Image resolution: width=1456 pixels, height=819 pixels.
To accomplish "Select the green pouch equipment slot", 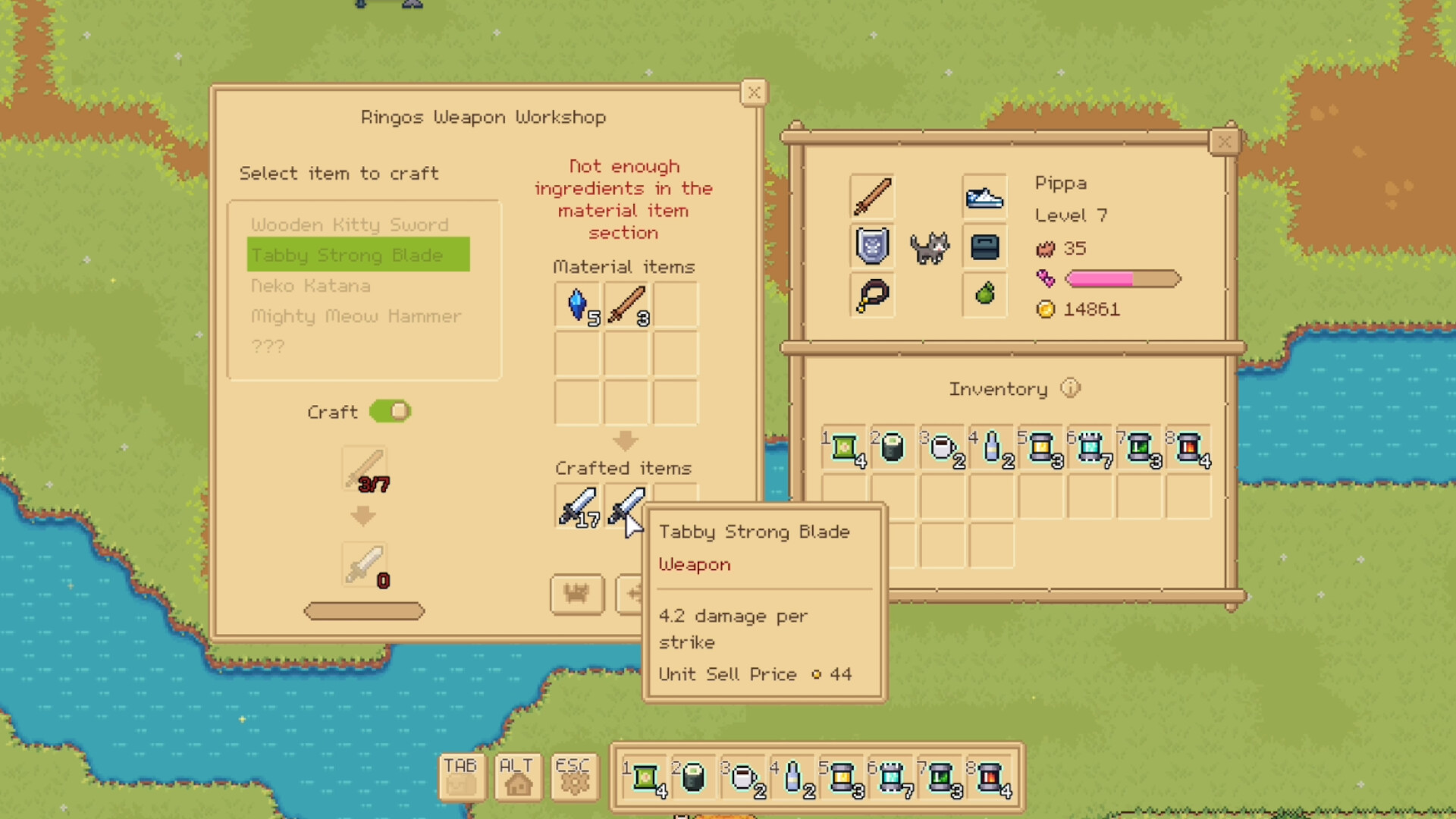I will pos(984,295).
